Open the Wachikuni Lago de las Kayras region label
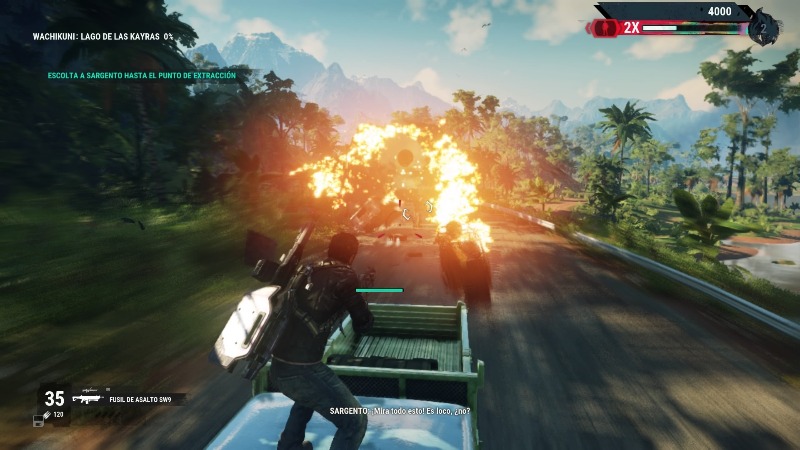800x450 pixels. tap(101, 36)
